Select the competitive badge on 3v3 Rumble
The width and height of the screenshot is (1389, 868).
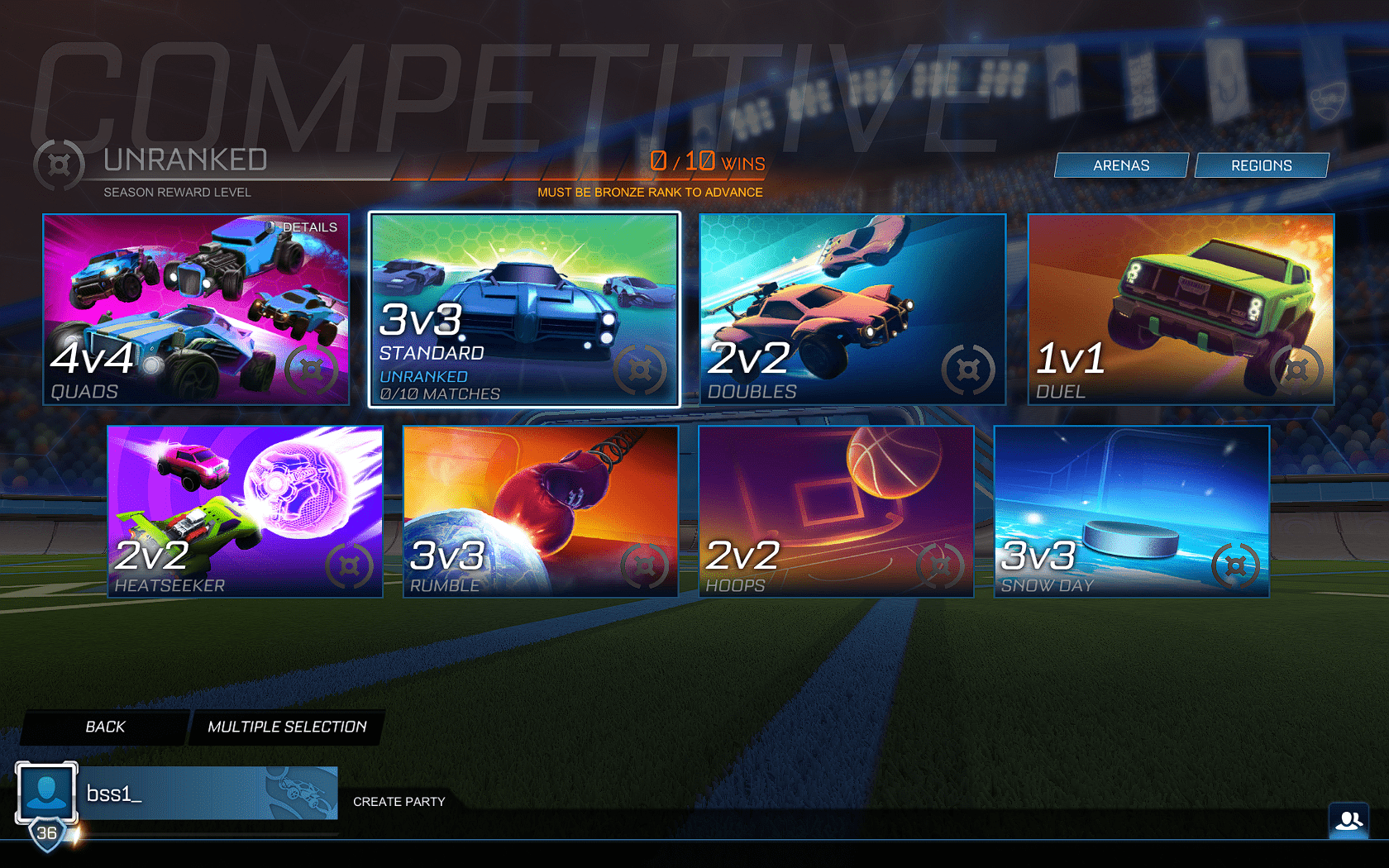[x=643, y=566]
